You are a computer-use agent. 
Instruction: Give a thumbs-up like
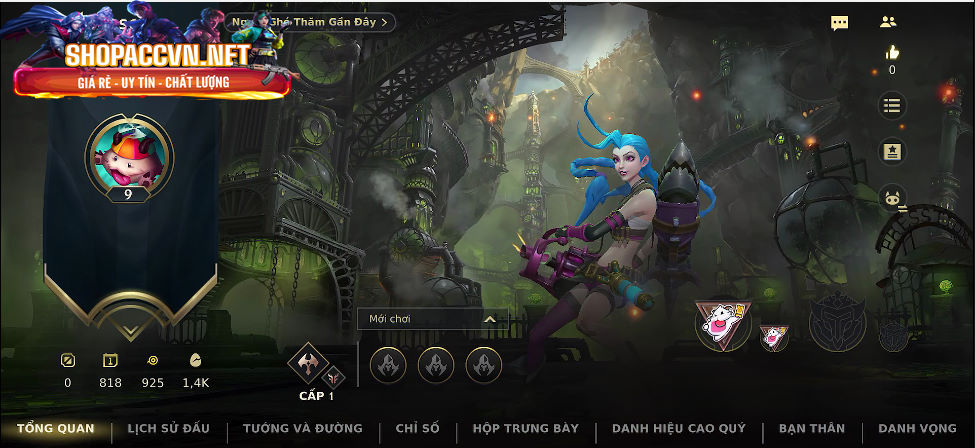(x=892, y=54)
